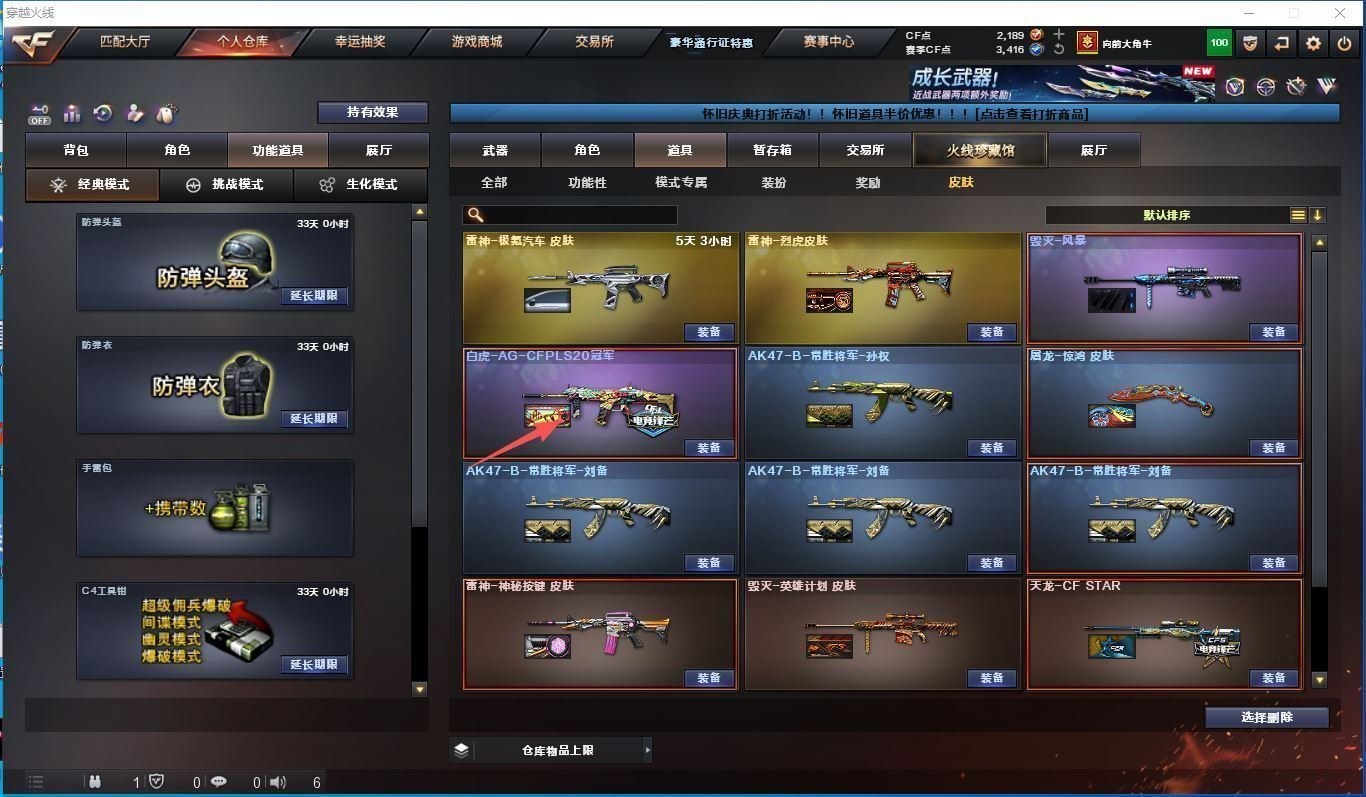Screen dimensions: 1366x797
Task: Switch to the 武器 weapons tab
Action: (495, 150)
